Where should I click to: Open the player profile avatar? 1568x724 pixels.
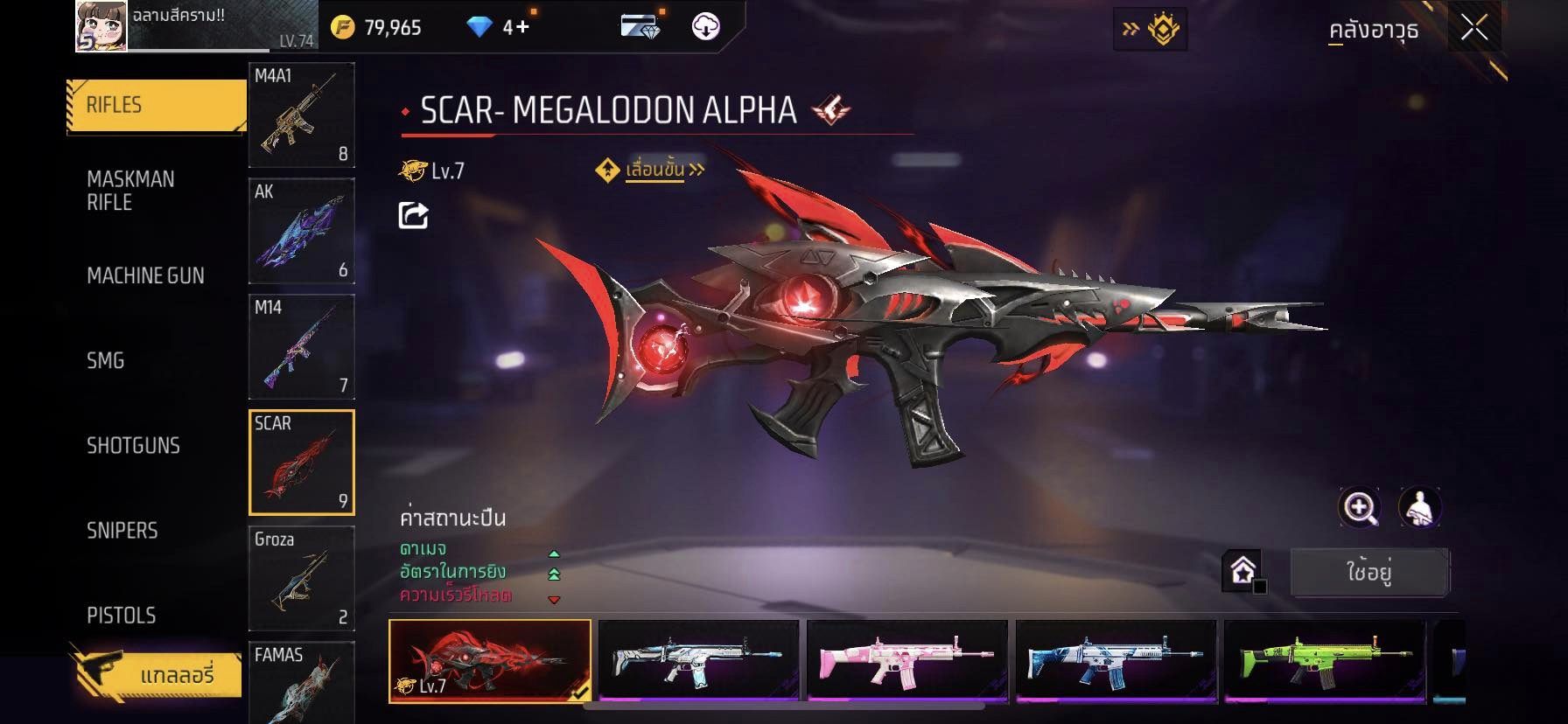click(101, 26)
